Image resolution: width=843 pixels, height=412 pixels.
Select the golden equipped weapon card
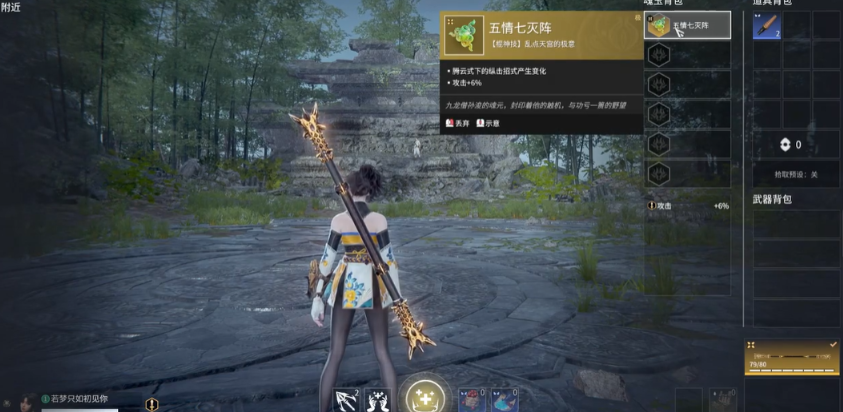[x=791, y=358]
